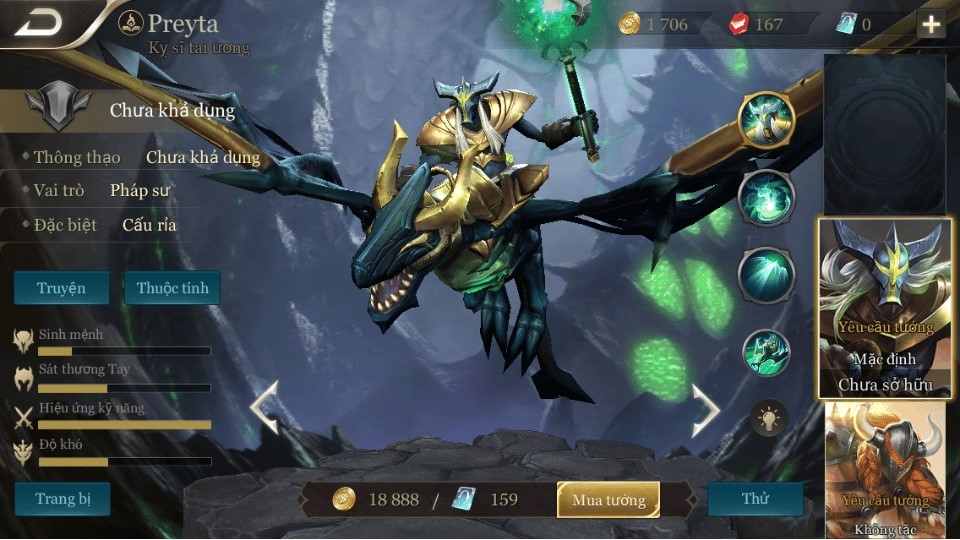Viewport: 960px width, 540px height.
Task: Go back with the return arrow
Action: point(39,22)
